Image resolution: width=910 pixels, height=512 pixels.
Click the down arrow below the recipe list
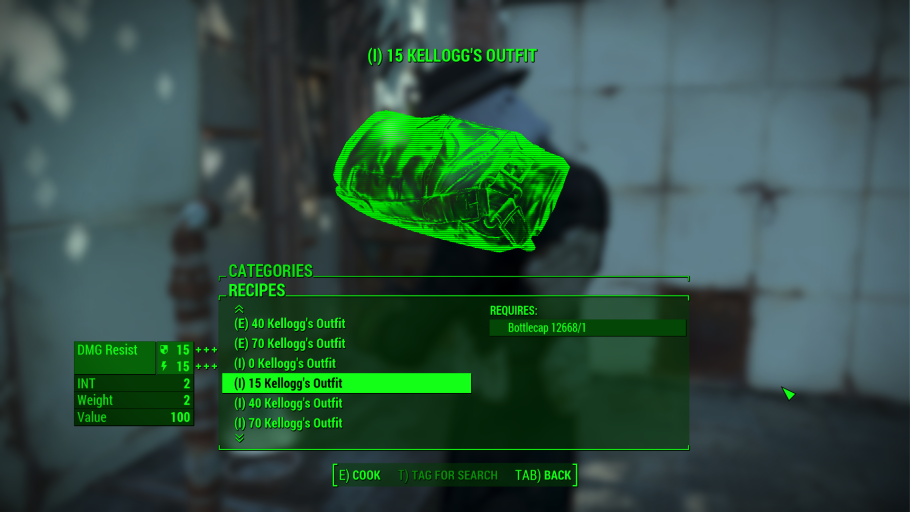(x=239, y=438)
